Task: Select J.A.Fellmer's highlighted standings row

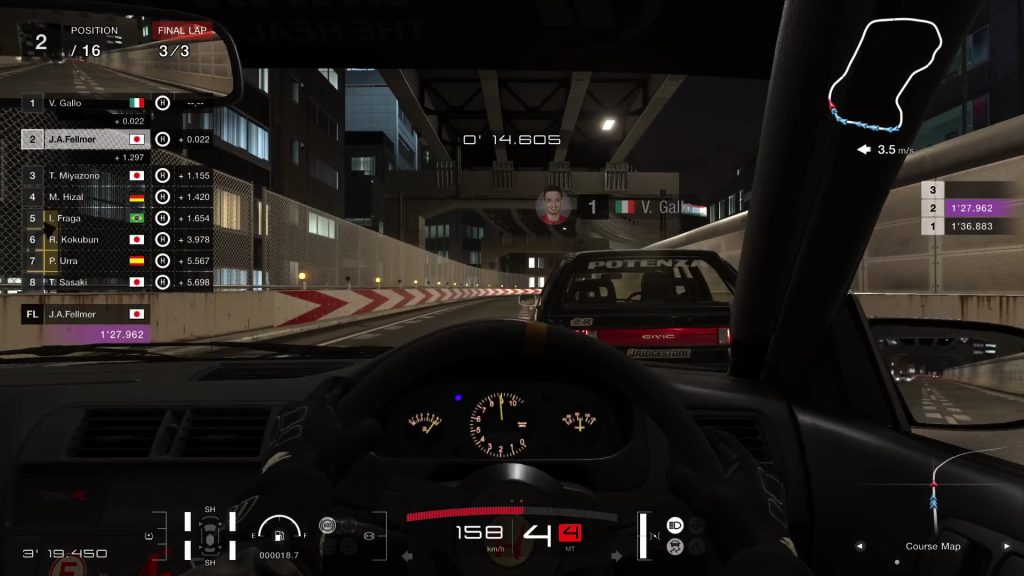Action: tap(85, 139)
